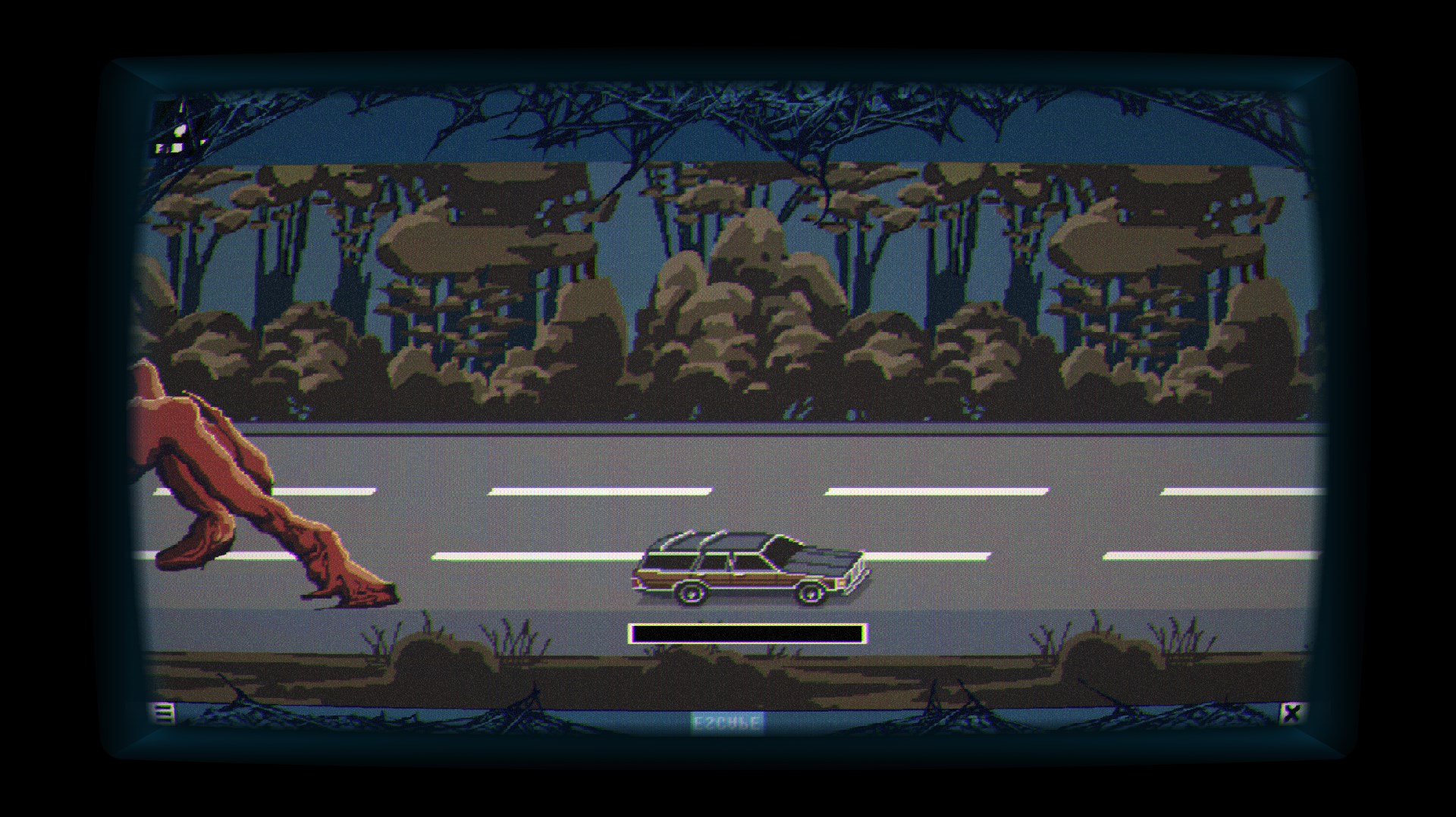The image size is (1456, 817).
Task: Click the X exit icon in bottom-right corner
Action: [x=1293, y=713]
